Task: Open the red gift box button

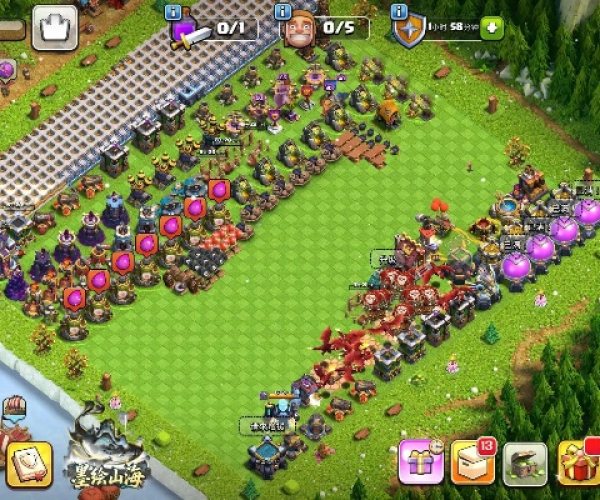Action: click(579, 463)
